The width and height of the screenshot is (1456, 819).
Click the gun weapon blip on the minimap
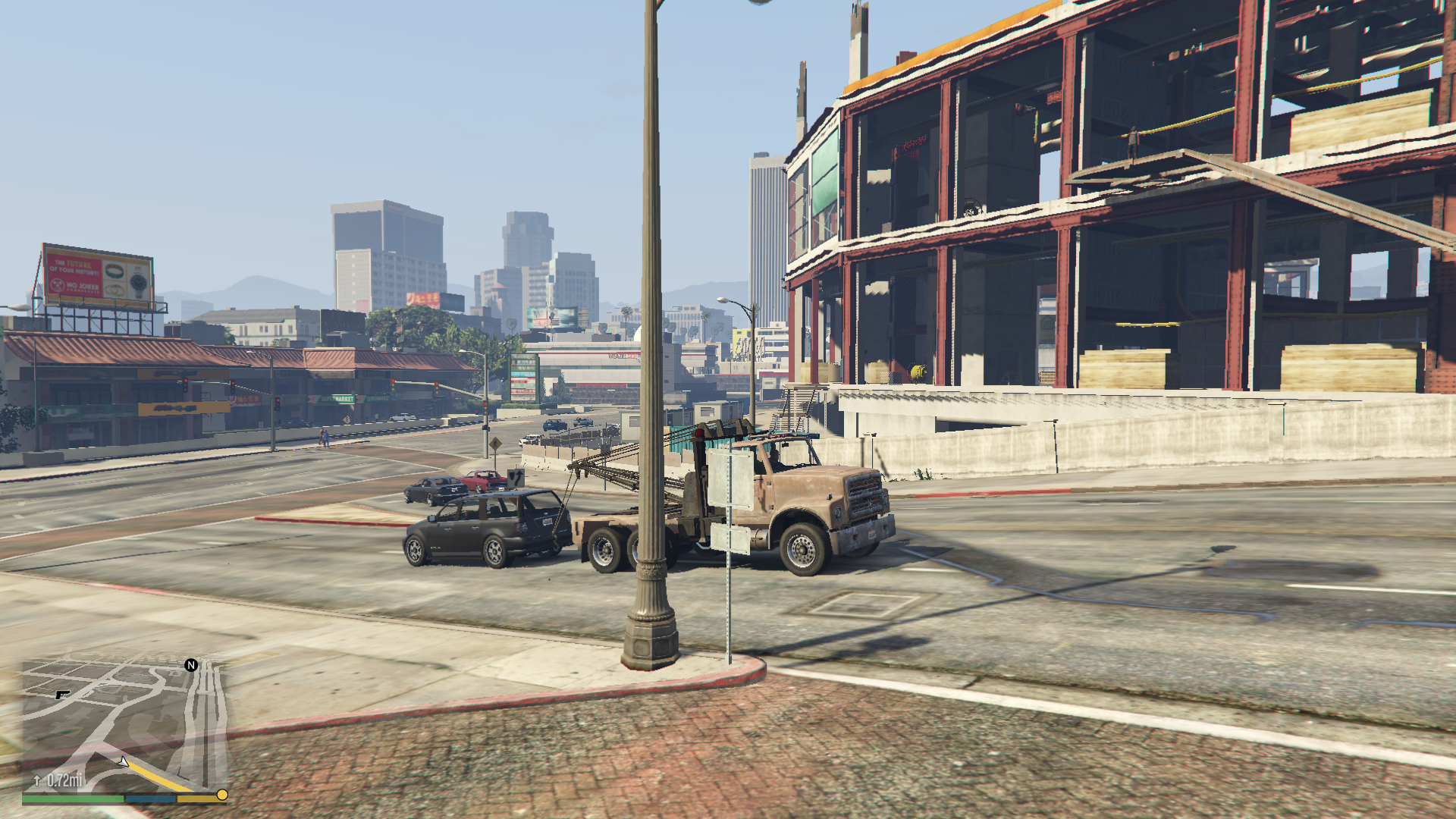coord(62,695)
